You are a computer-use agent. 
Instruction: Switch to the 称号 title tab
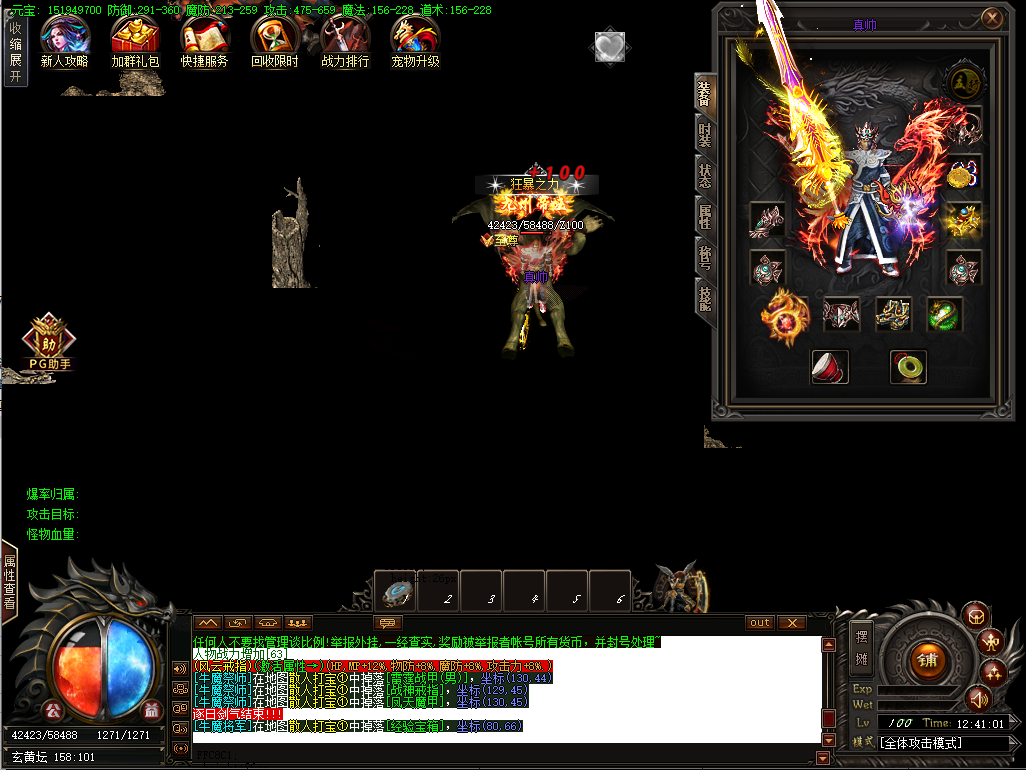click(x=705, y=255)
